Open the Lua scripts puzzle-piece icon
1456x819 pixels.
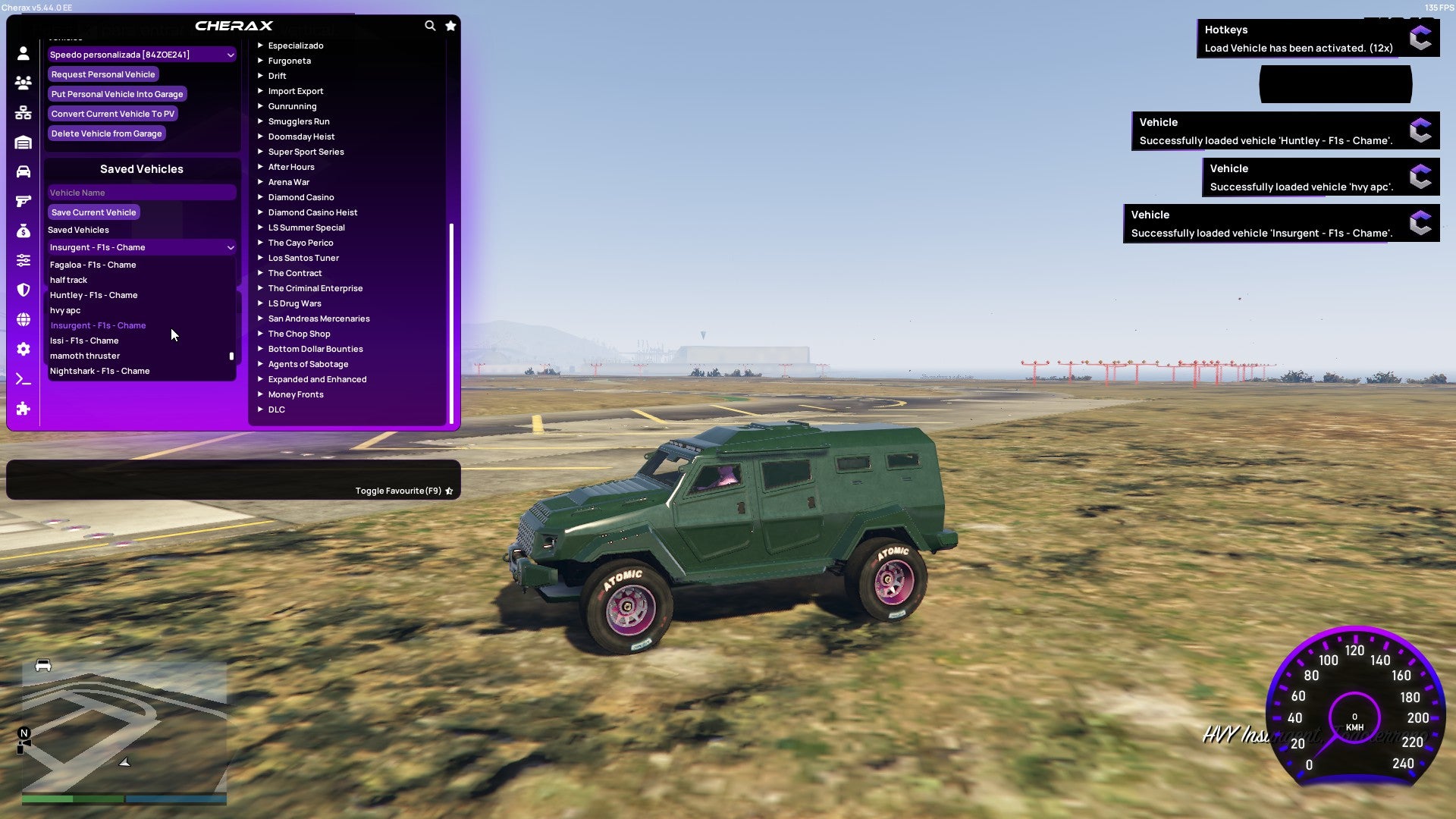[23, 409]
